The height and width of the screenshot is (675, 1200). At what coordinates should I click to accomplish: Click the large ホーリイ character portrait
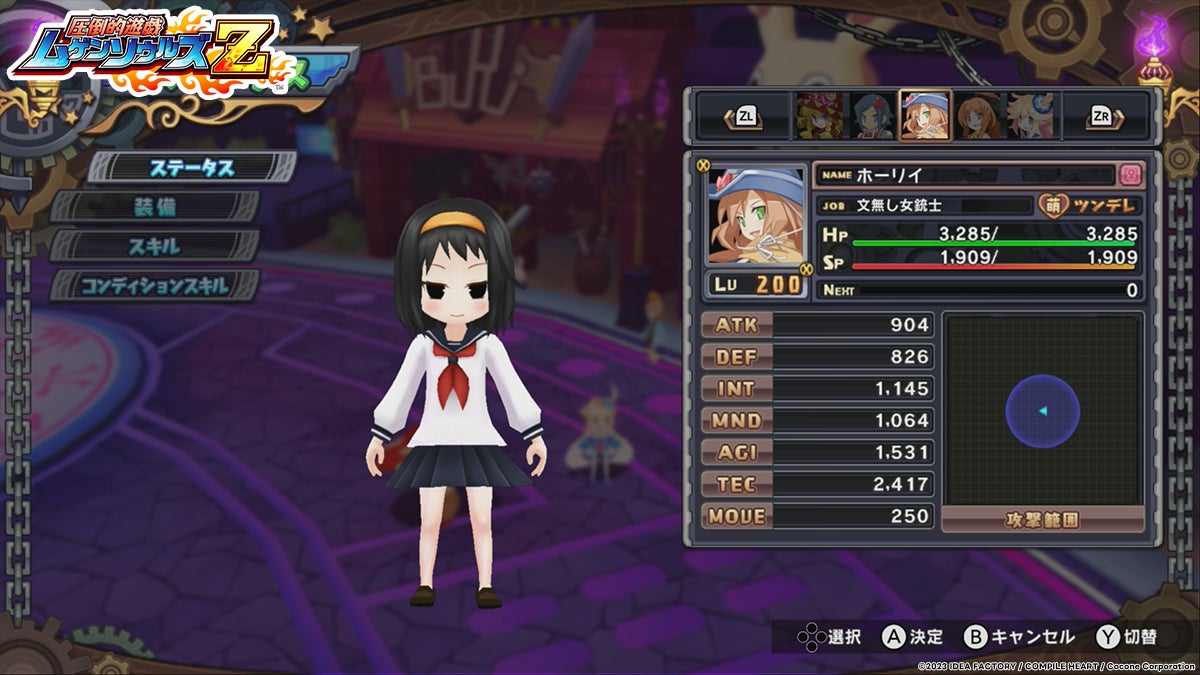point(756,217)
